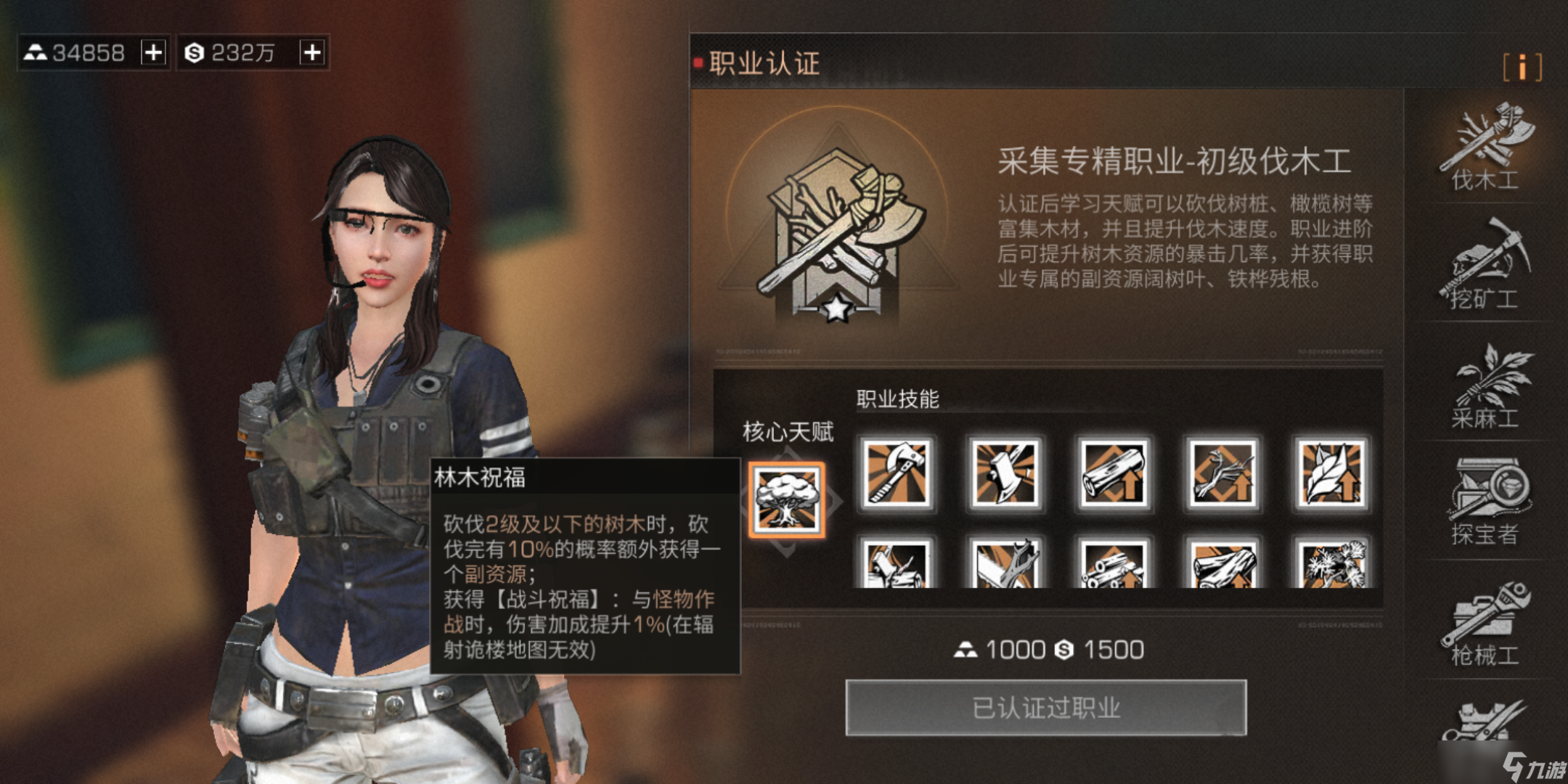The width and height of the screenshot is (1568, 784).
Task: Add more coins with the plus button
Action: click(x=312, y=52)
